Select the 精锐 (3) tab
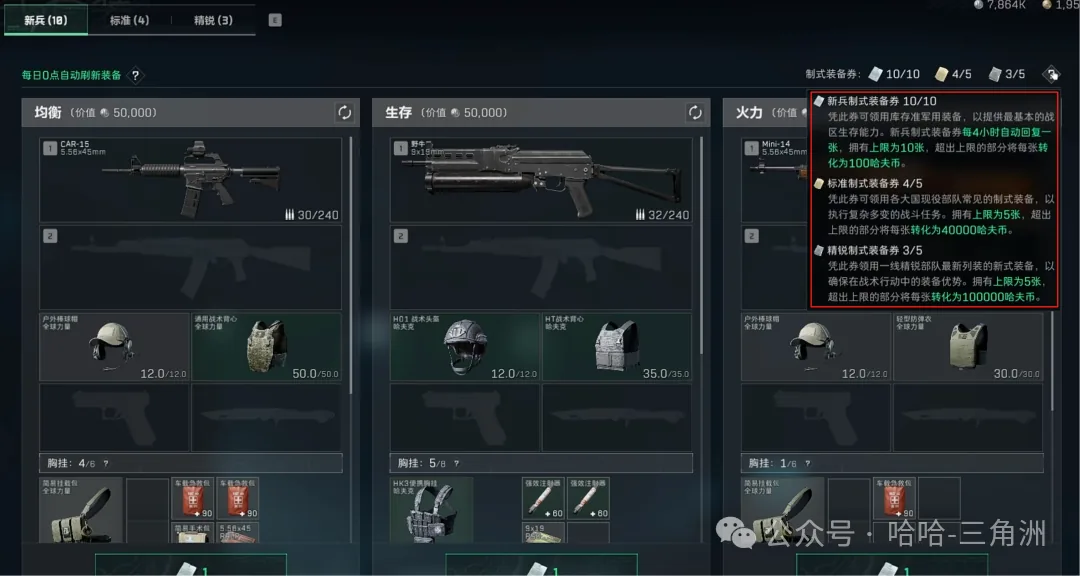Image resolution: width=1080 pixels, height=576 pixels. (x=213, y=20)
